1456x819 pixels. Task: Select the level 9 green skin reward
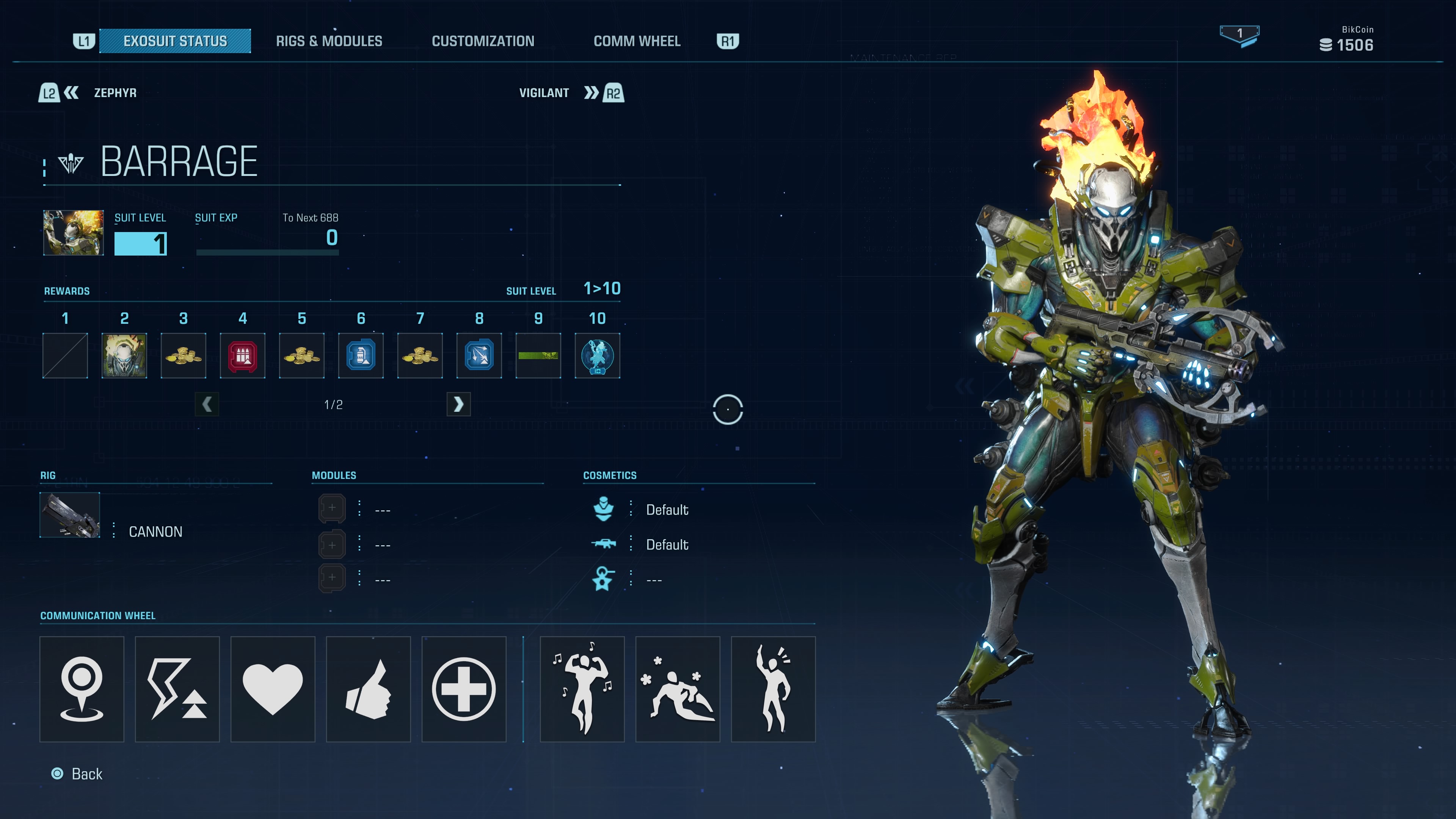click(538, 356)
